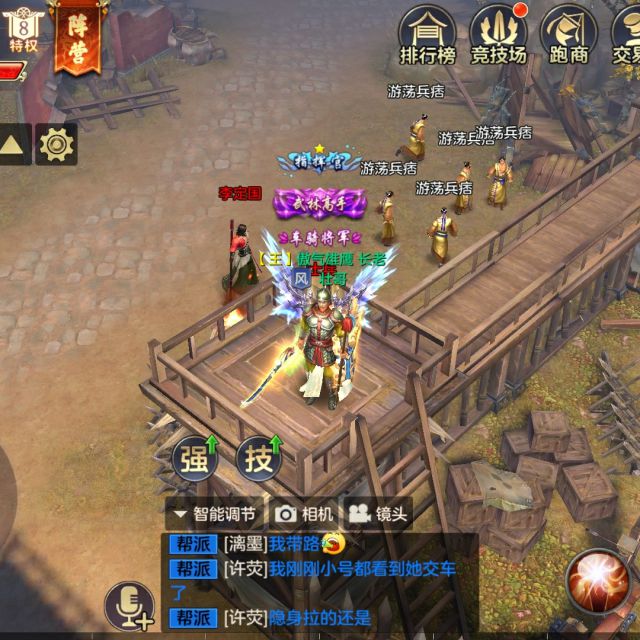Open the gear settings icon
This screenshot has width=640, height=640.
coord(57,146)
